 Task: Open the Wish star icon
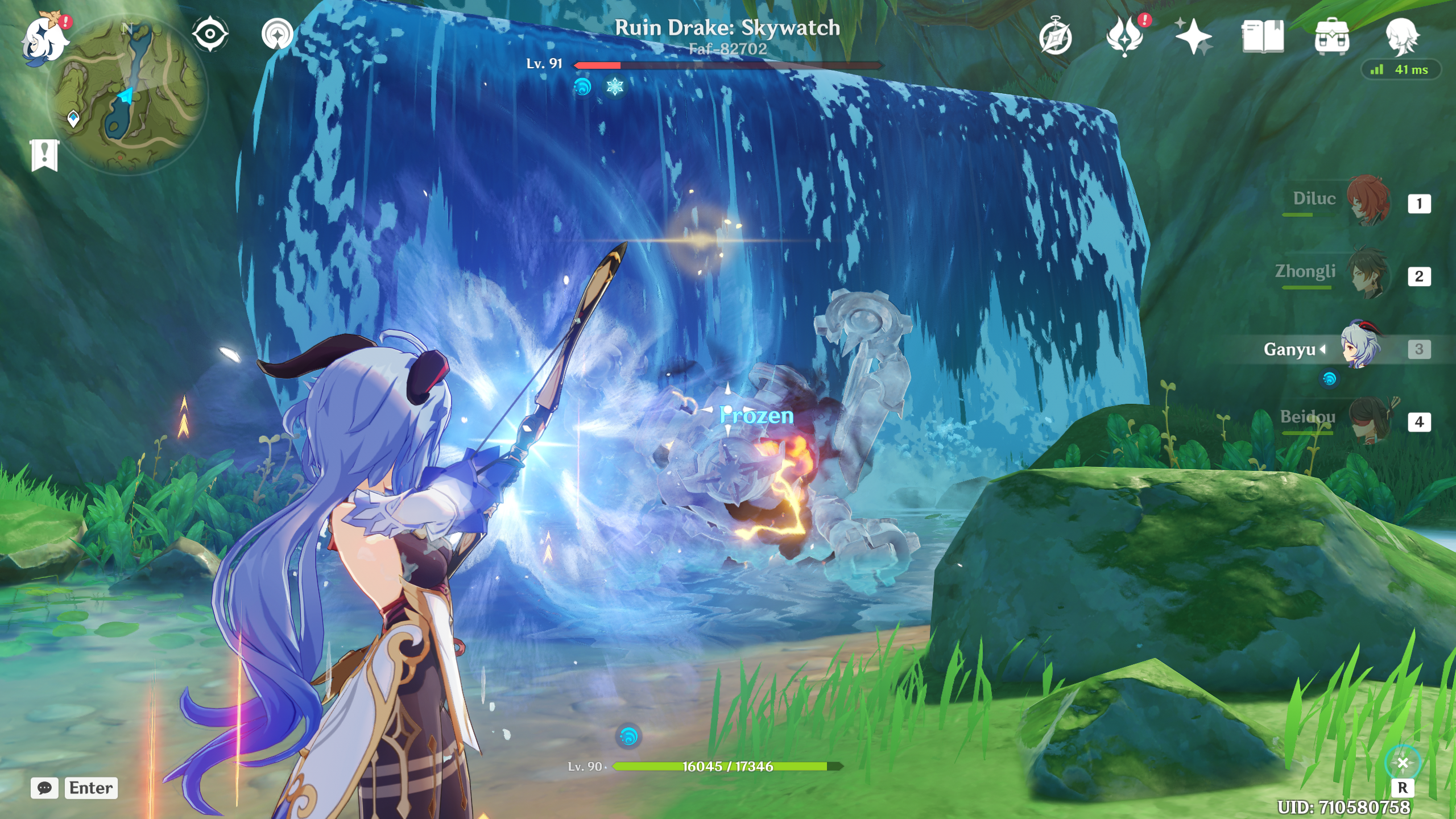[x=1193, y=36]
